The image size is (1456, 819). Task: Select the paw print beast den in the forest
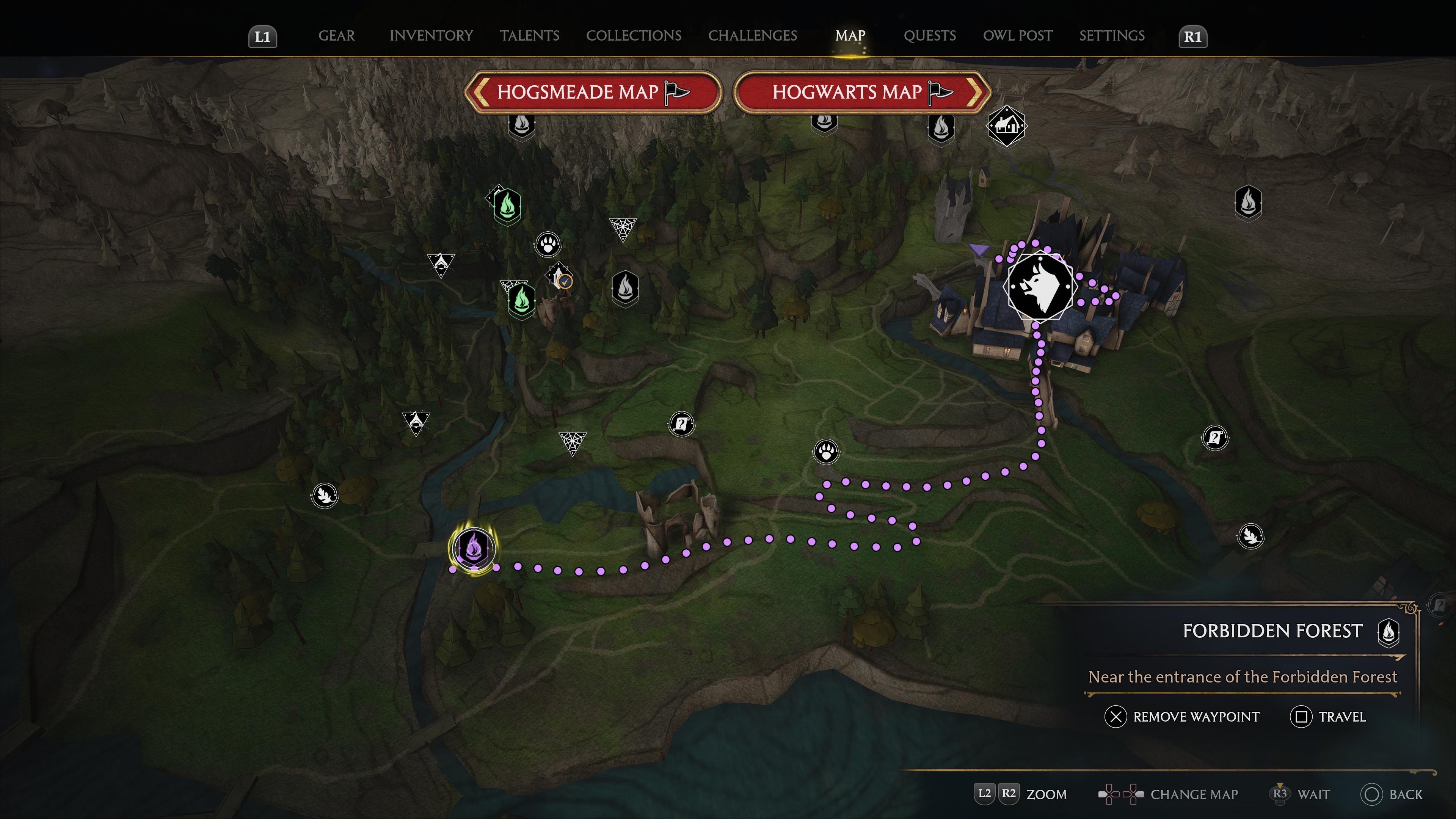point(547,245)
